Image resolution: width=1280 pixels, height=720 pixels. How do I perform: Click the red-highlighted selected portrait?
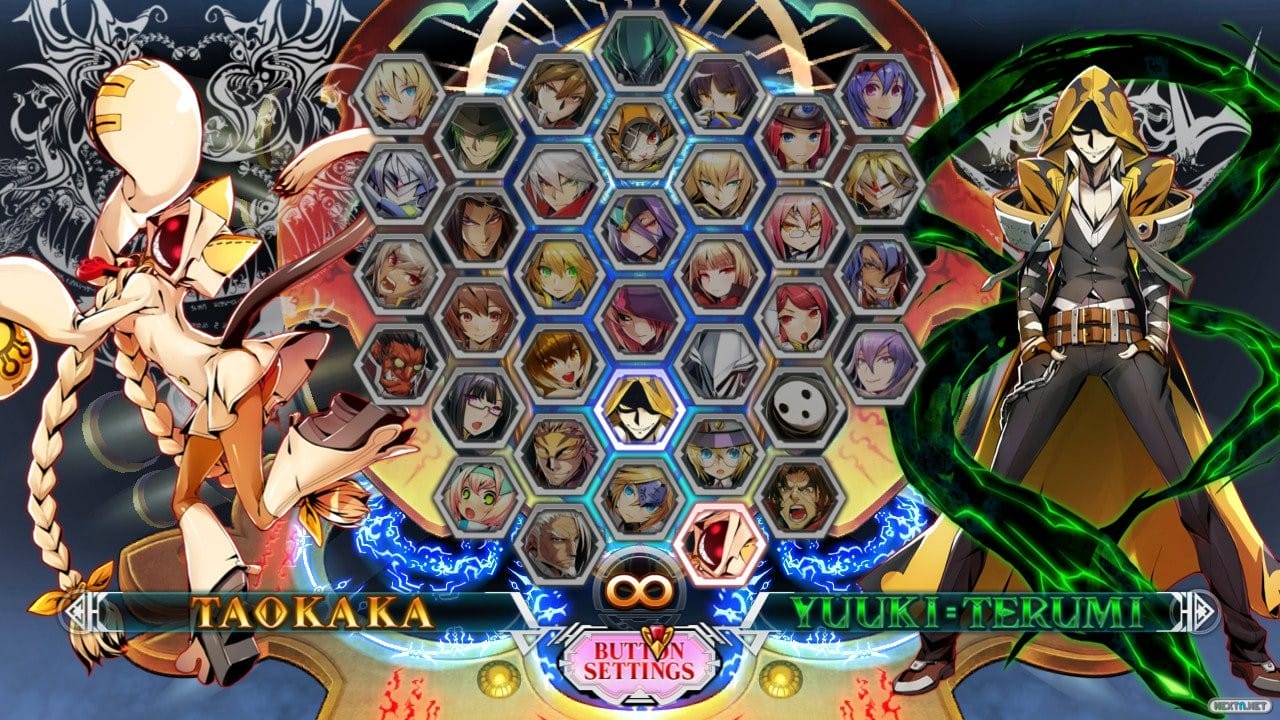(719, 538)
